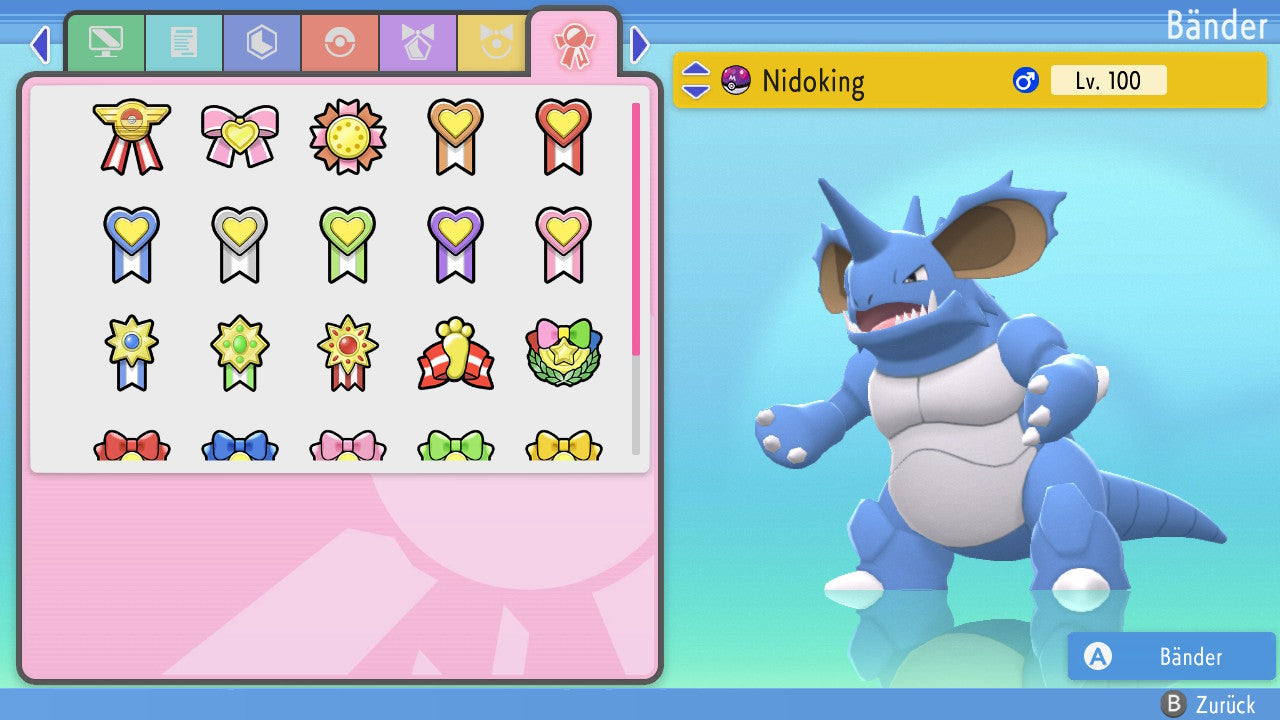Open the red Poké Ball moves tab
Viewport: 1280px width, 720px height.
[x=340, y=43]
